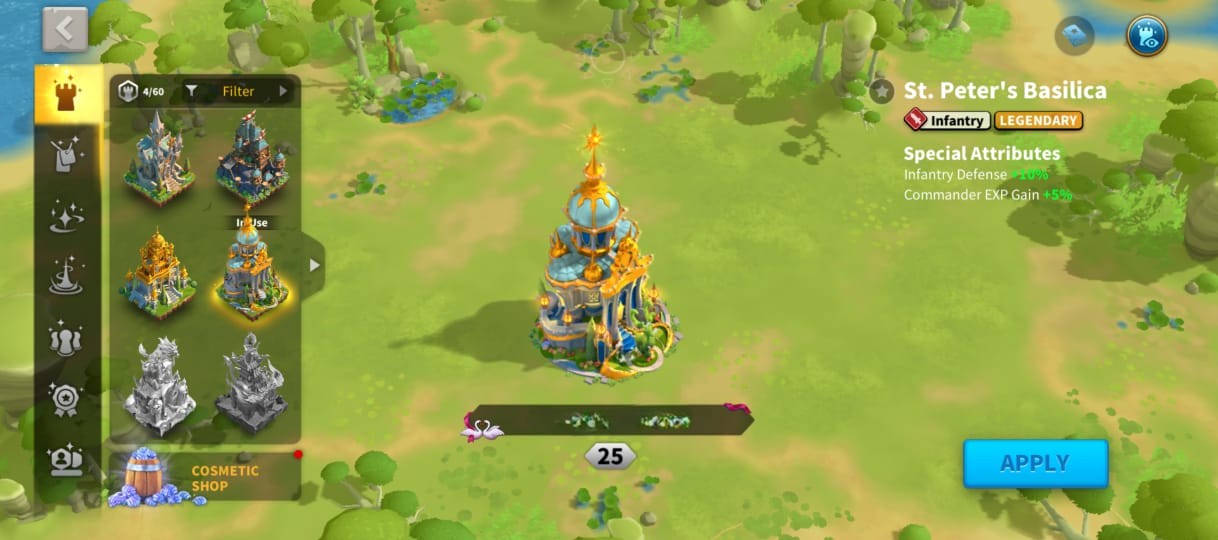The width and height of the screenshot is (1218, 540).
Task: Open the medal badge category tab
Action: tap(67, 399)
